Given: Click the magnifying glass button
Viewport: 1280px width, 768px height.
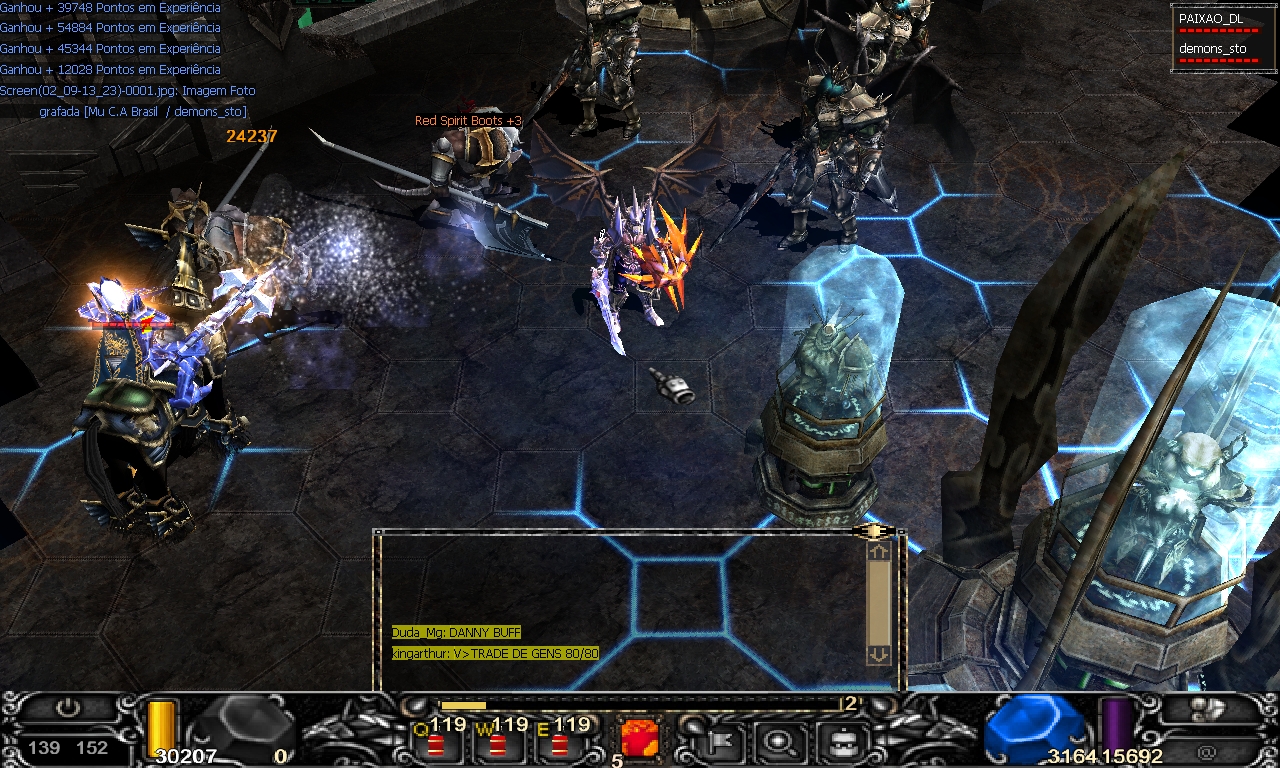Looking at the screenshot, I should coord(775,742).
